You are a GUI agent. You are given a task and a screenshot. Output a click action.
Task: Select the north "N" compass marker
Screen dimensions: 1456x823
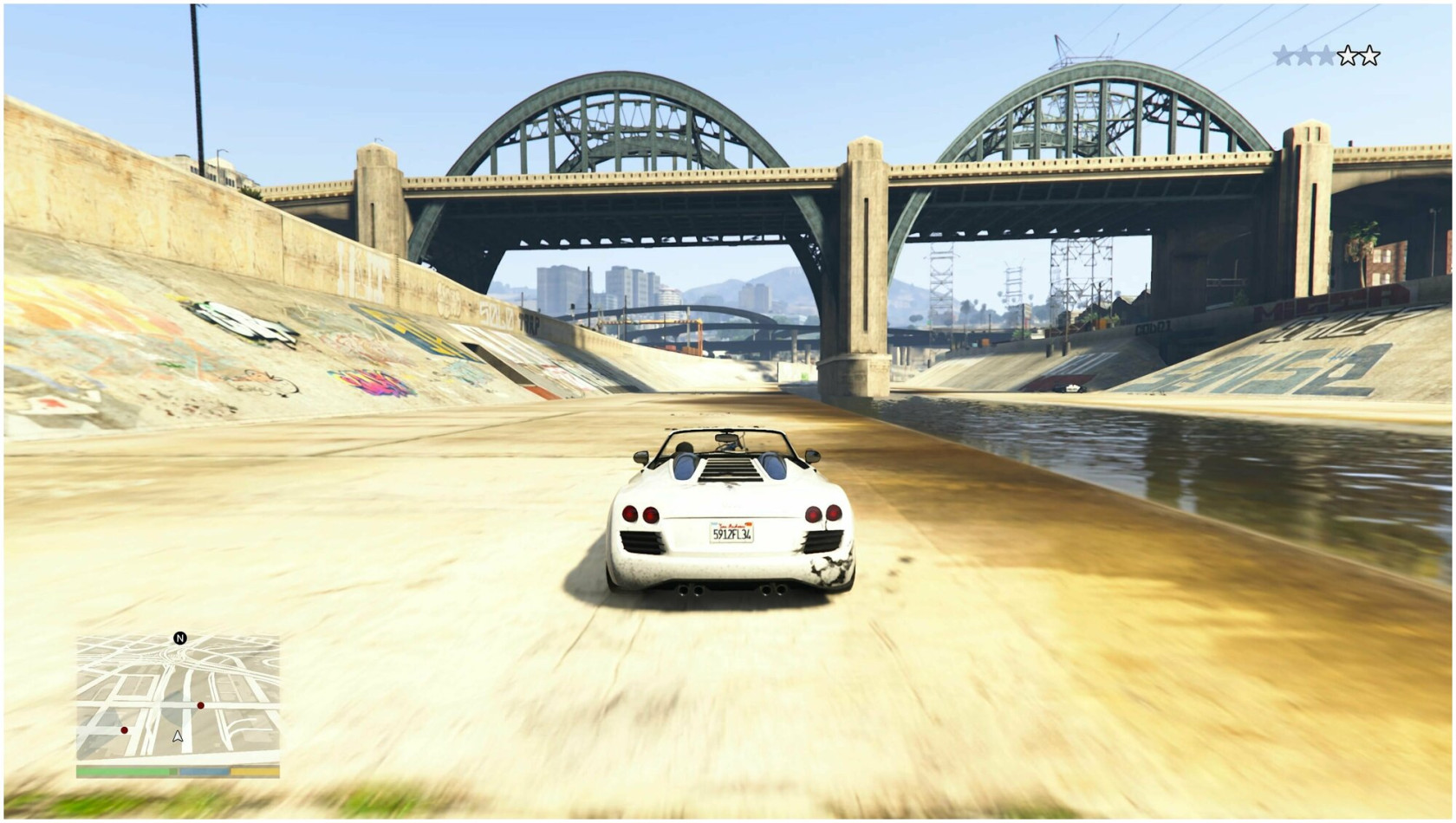tap(180, 638)
